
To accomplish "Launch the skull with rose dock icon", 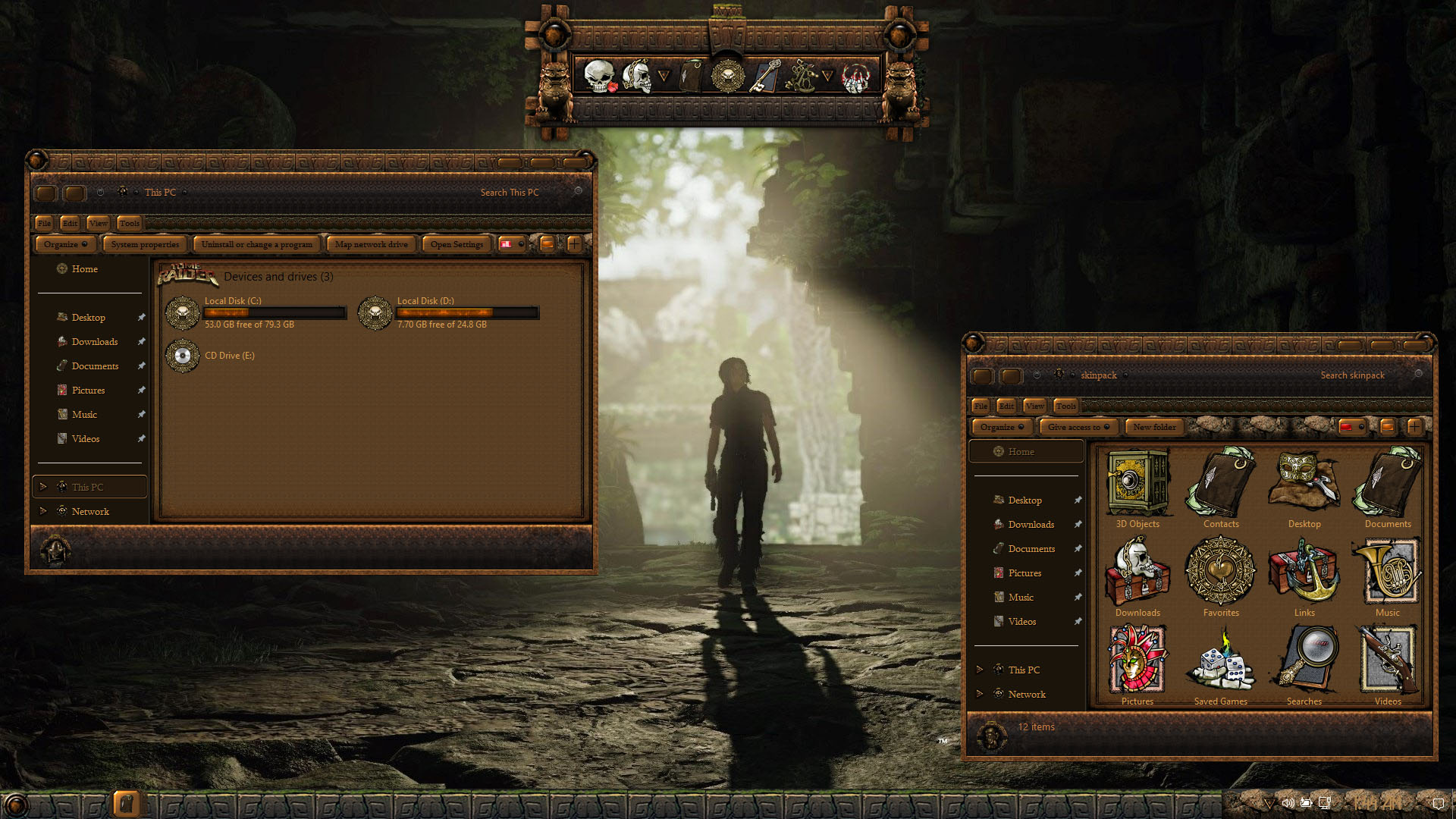I will [600, 77].
